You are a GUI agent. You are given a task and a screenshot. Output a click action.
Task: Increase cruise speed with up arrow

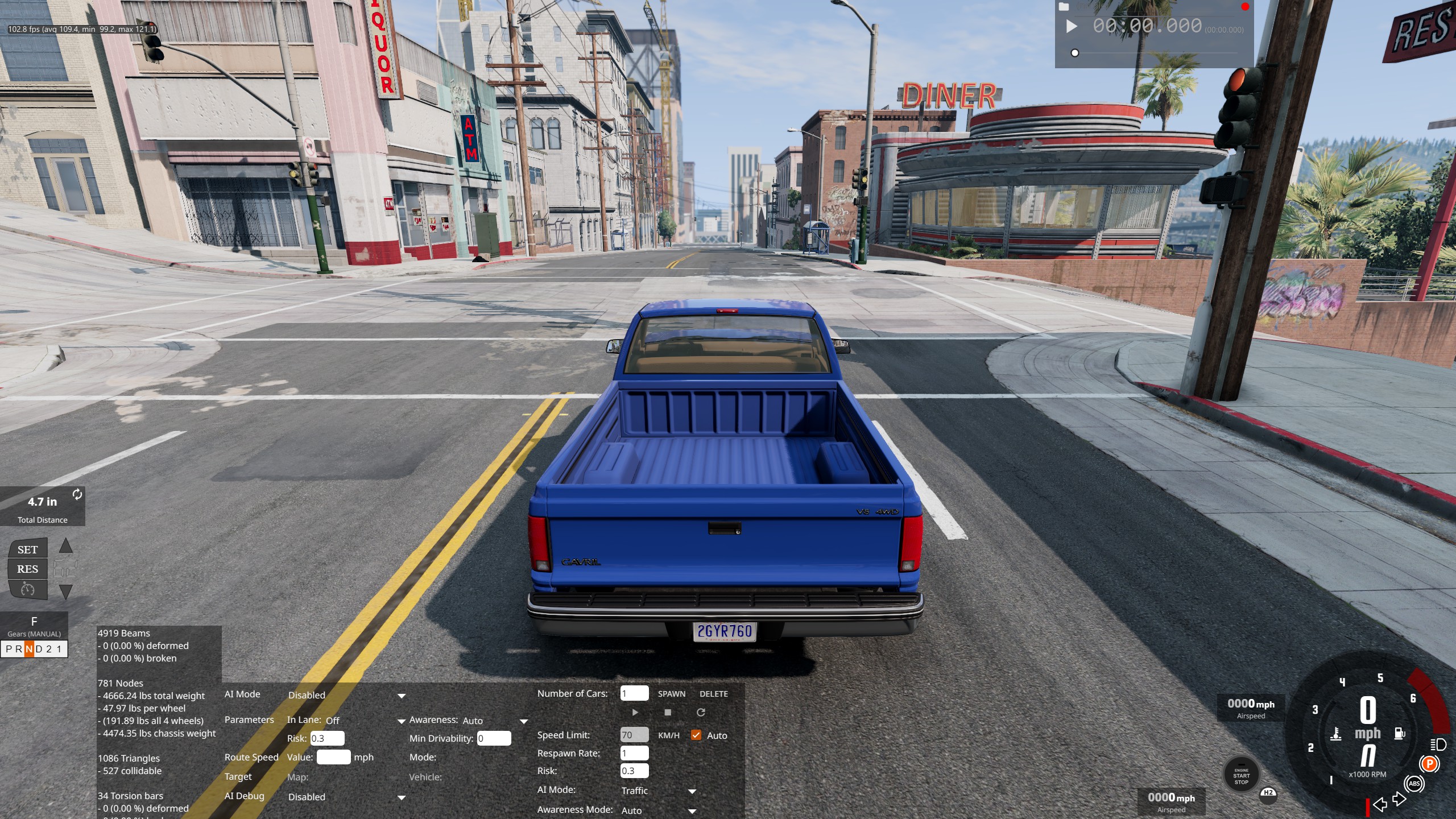[66, 546]
